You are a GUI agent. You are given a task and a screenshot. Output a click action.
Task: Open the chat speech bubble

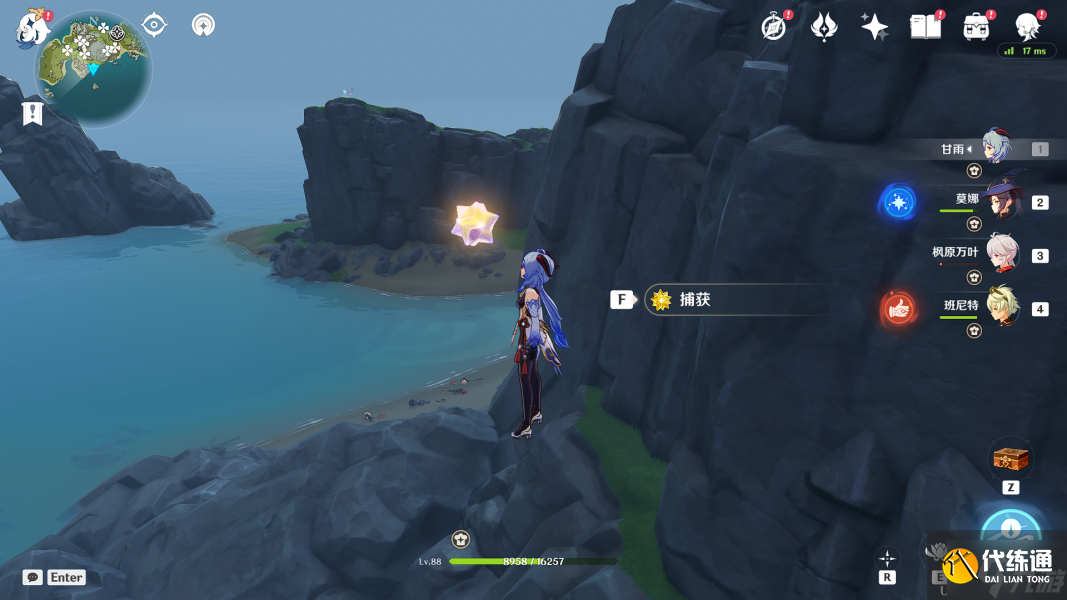(x=34, y=577)
